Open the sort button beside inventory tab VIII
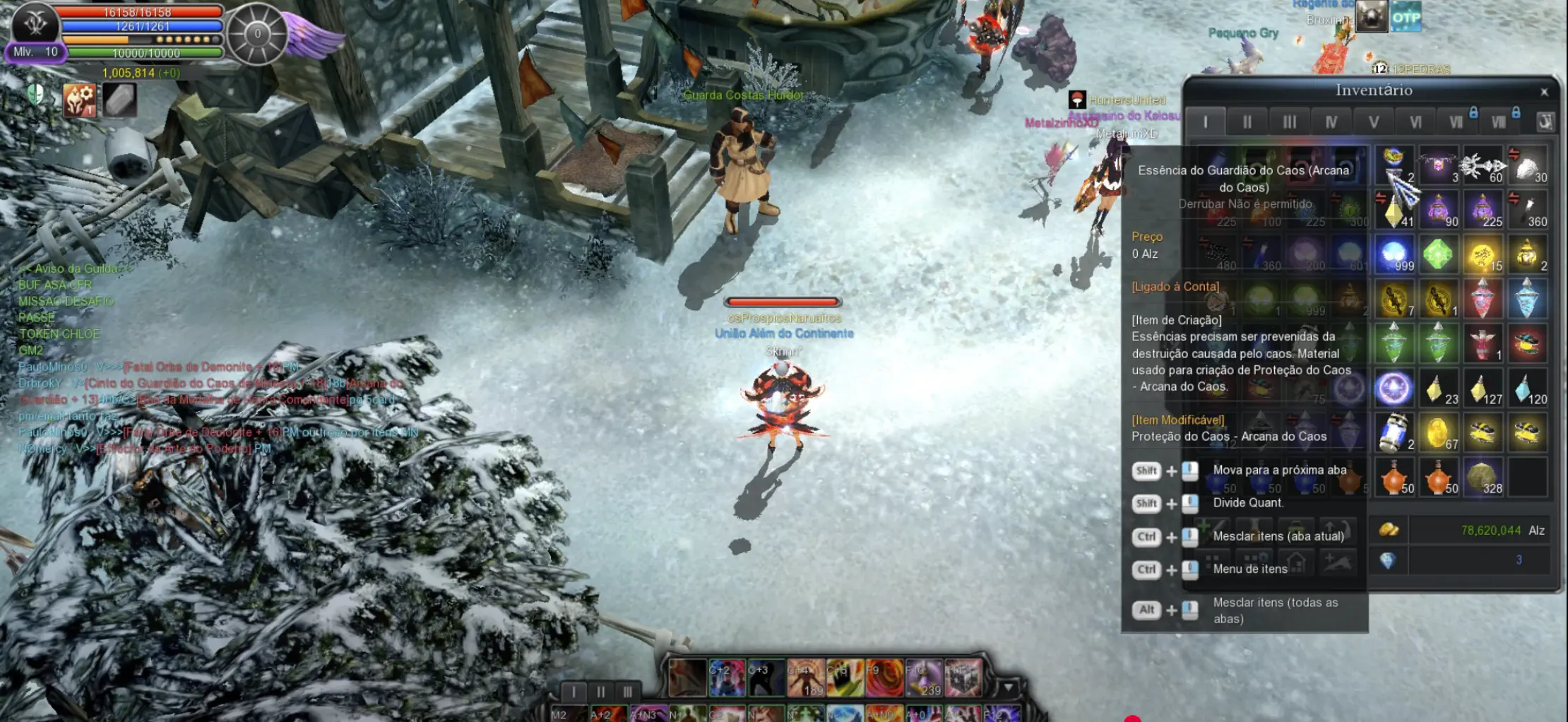The width and height of the screenshot is (1568, 722). [1546, 122]
